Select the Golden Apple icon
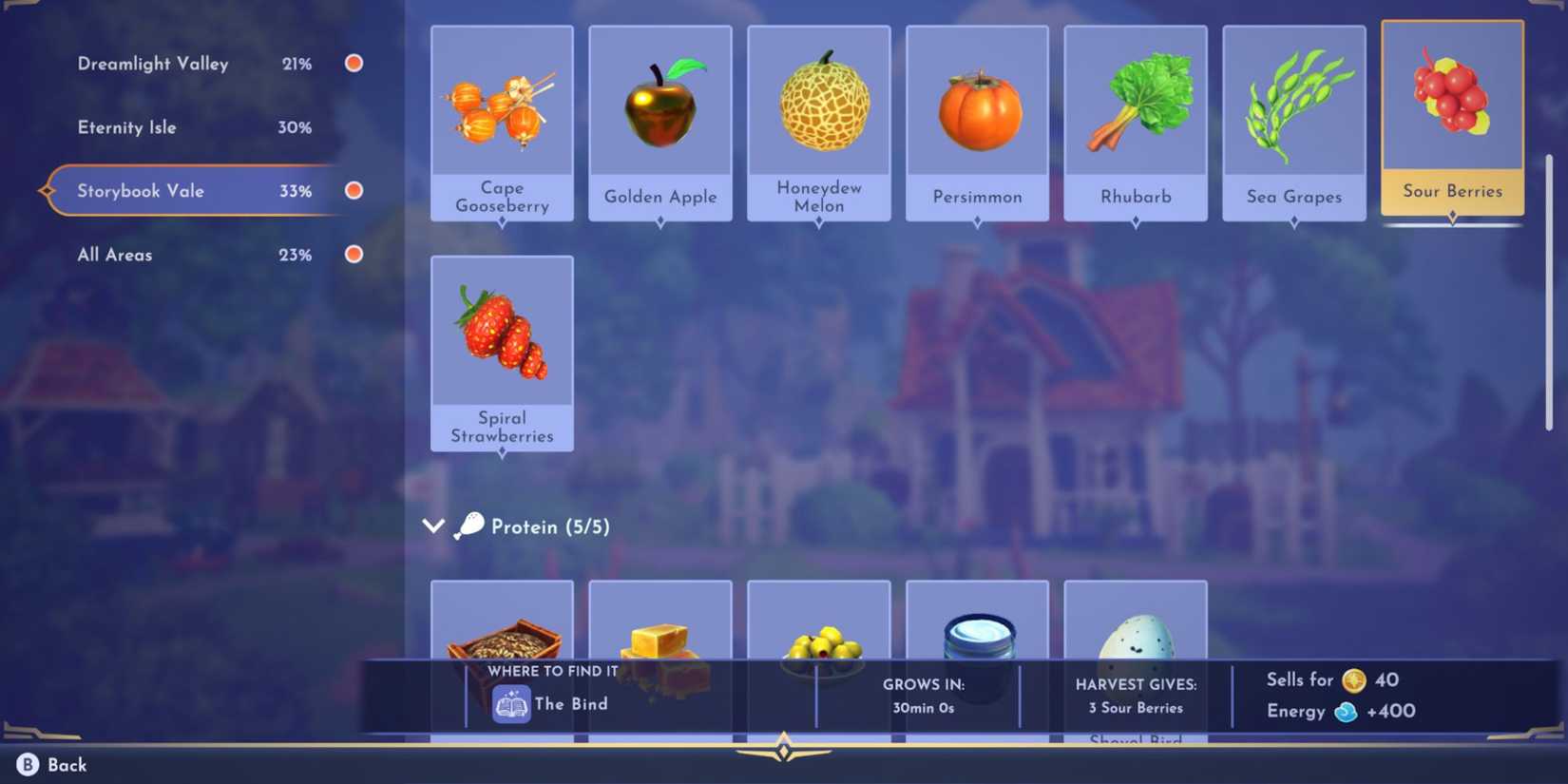The height and width of the screenshot is (784, 1568). (660, 105)
